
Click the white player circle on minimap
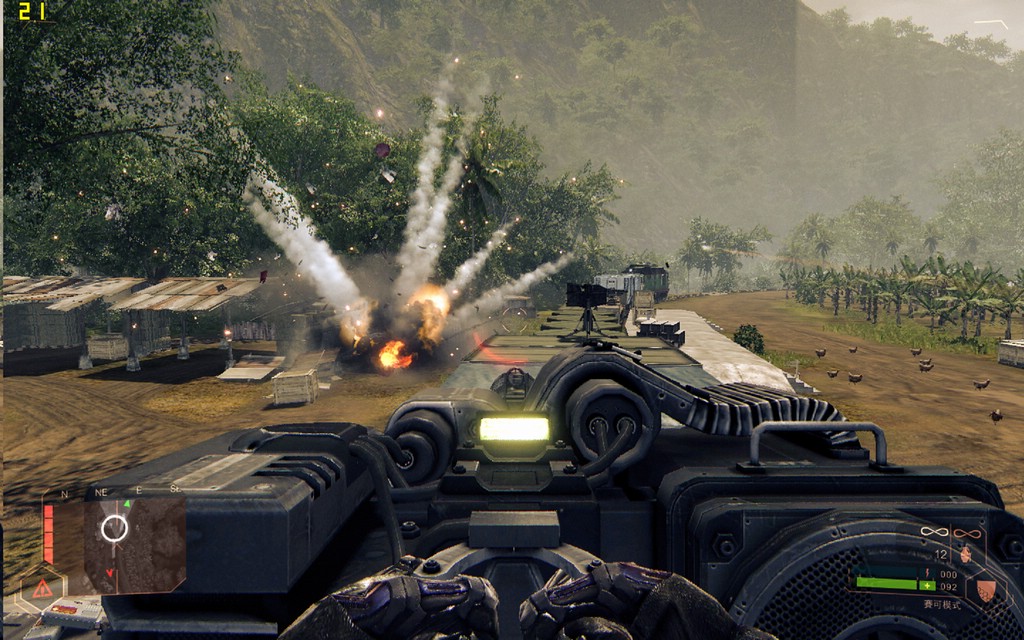coord(114,528)
